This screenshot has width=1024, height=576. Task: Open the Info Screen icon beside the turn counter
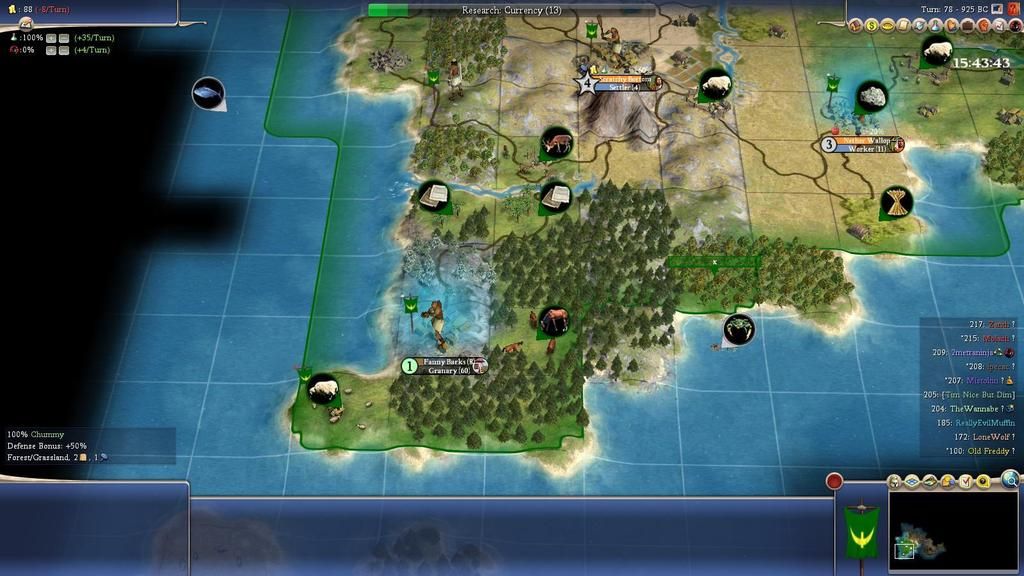(x=997, y=9)
